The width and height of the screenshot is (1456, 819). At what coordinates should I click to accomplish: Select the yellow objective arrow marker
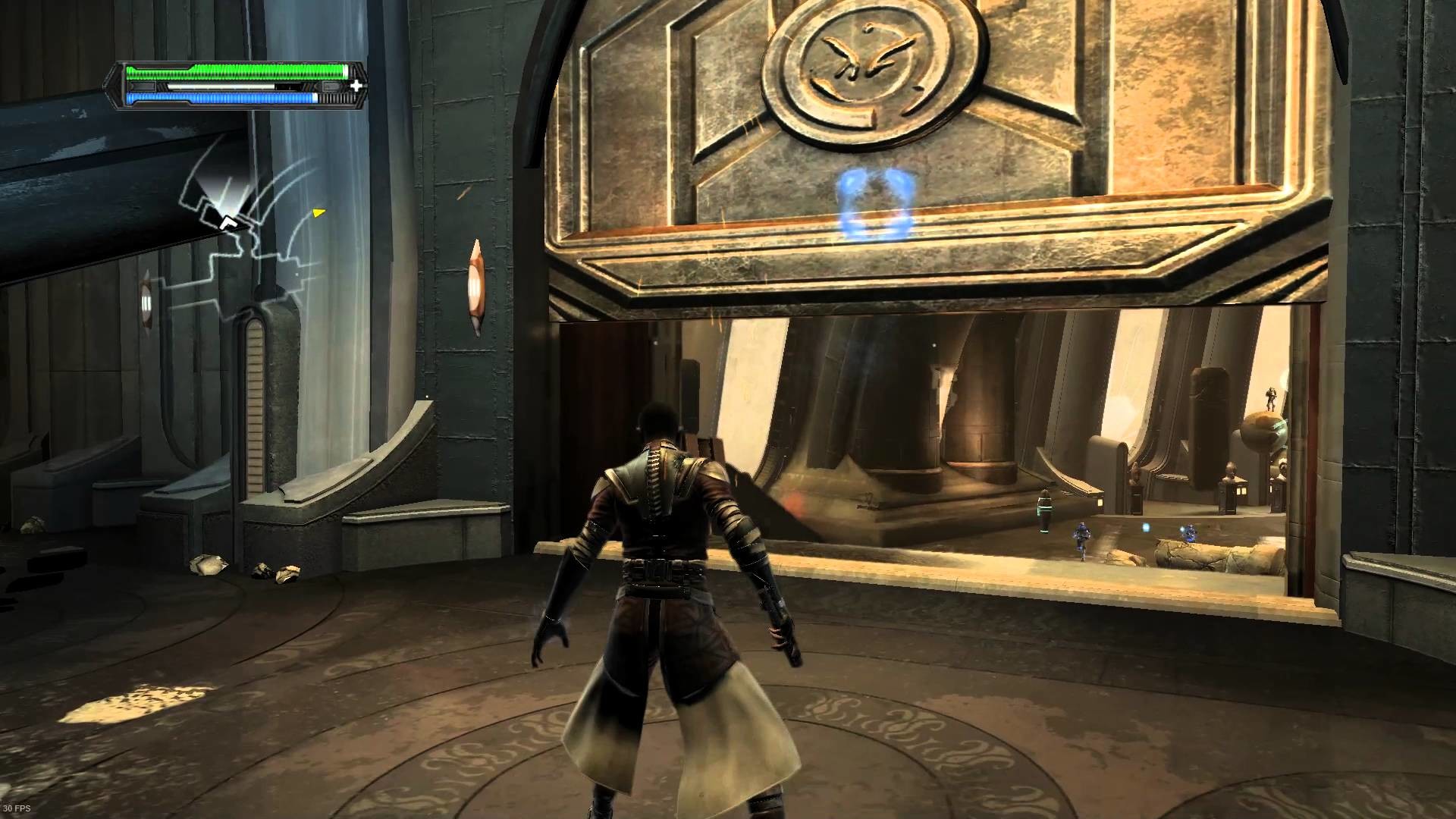point(318,212)
